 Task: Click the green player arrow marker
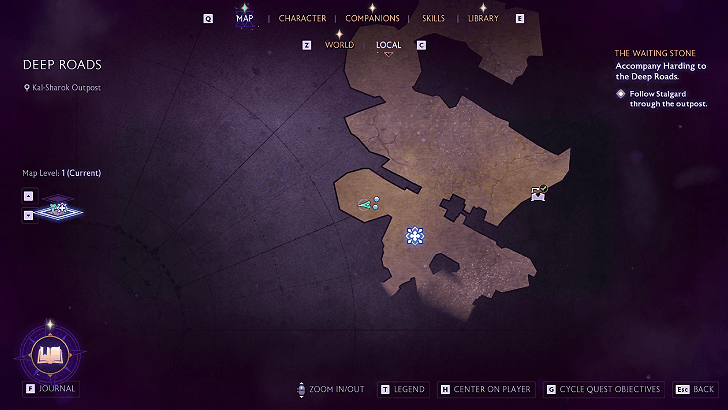[366, 204]
